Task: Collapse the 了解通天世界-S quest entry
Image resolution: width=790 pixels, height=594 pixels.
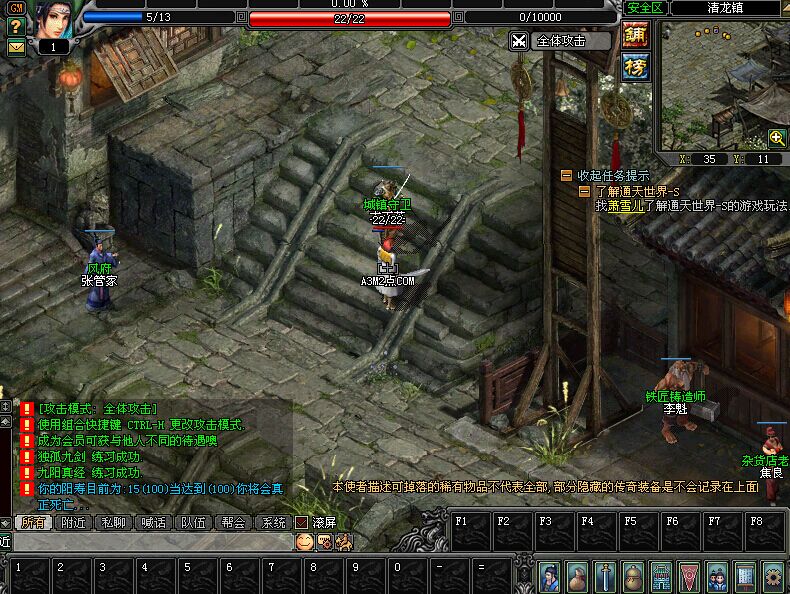Action: click(585, 191)
